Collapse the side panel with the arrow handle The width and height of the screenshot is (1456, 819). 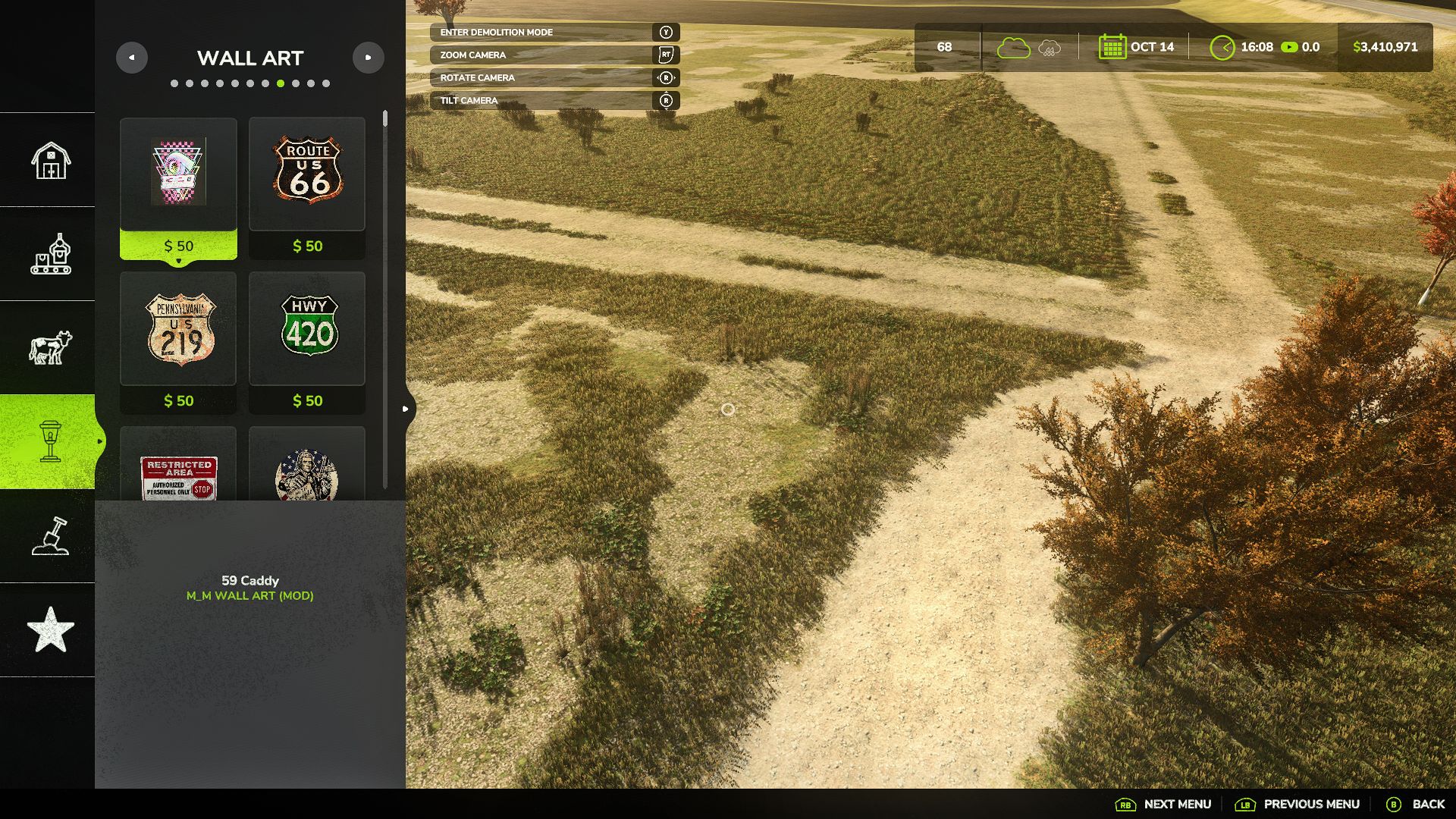click(x=406, y=409)
